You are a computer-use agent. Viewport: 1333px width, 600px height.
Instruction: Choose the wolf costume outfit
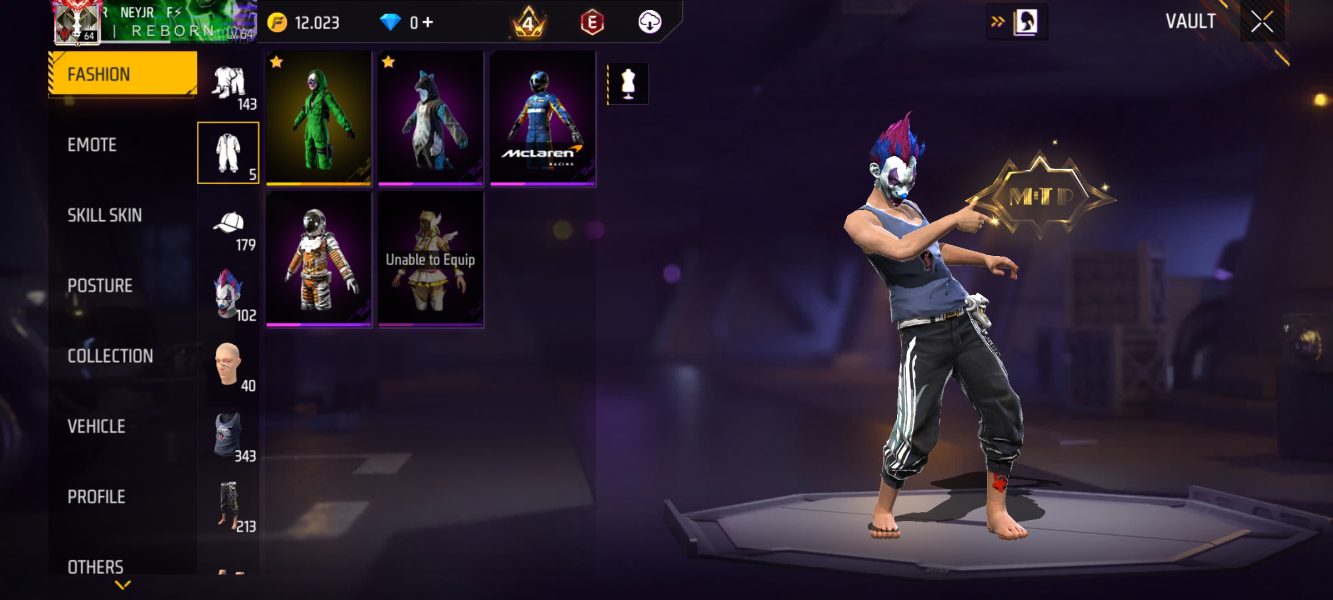click(x=431, y=118)
